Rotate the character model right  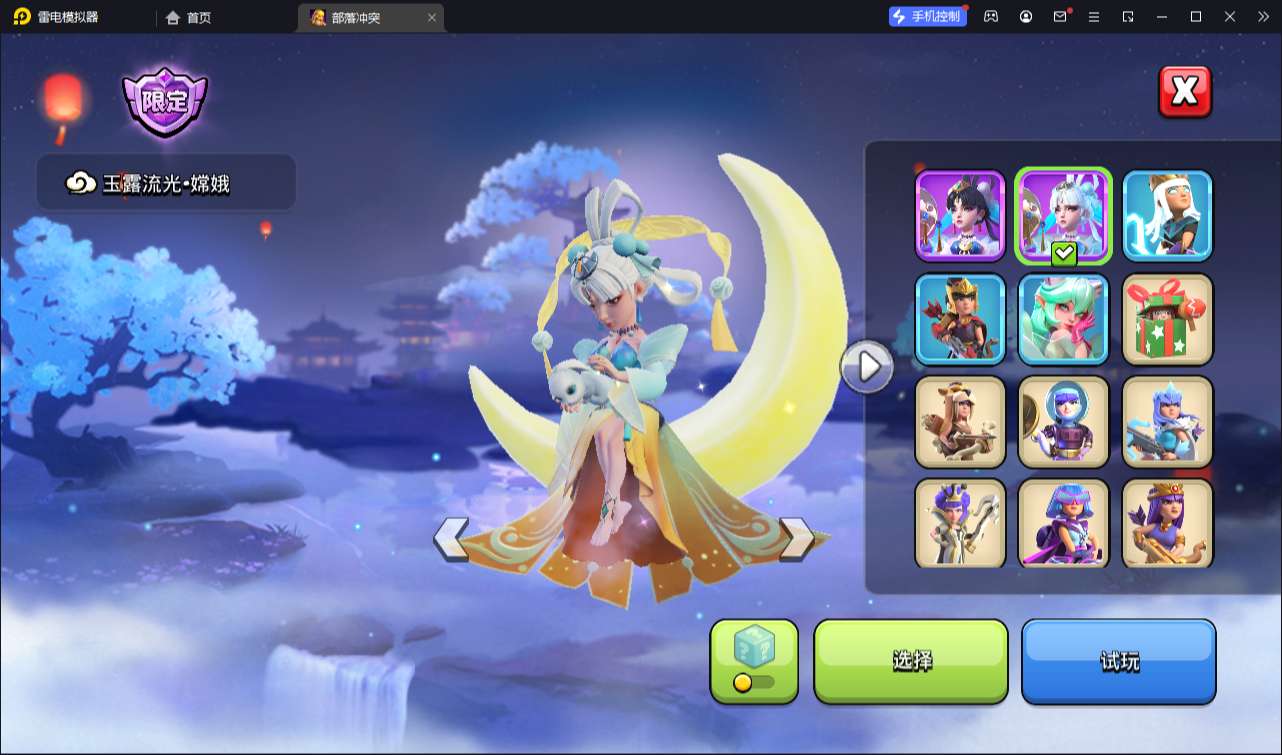click(x=797, y=539)
